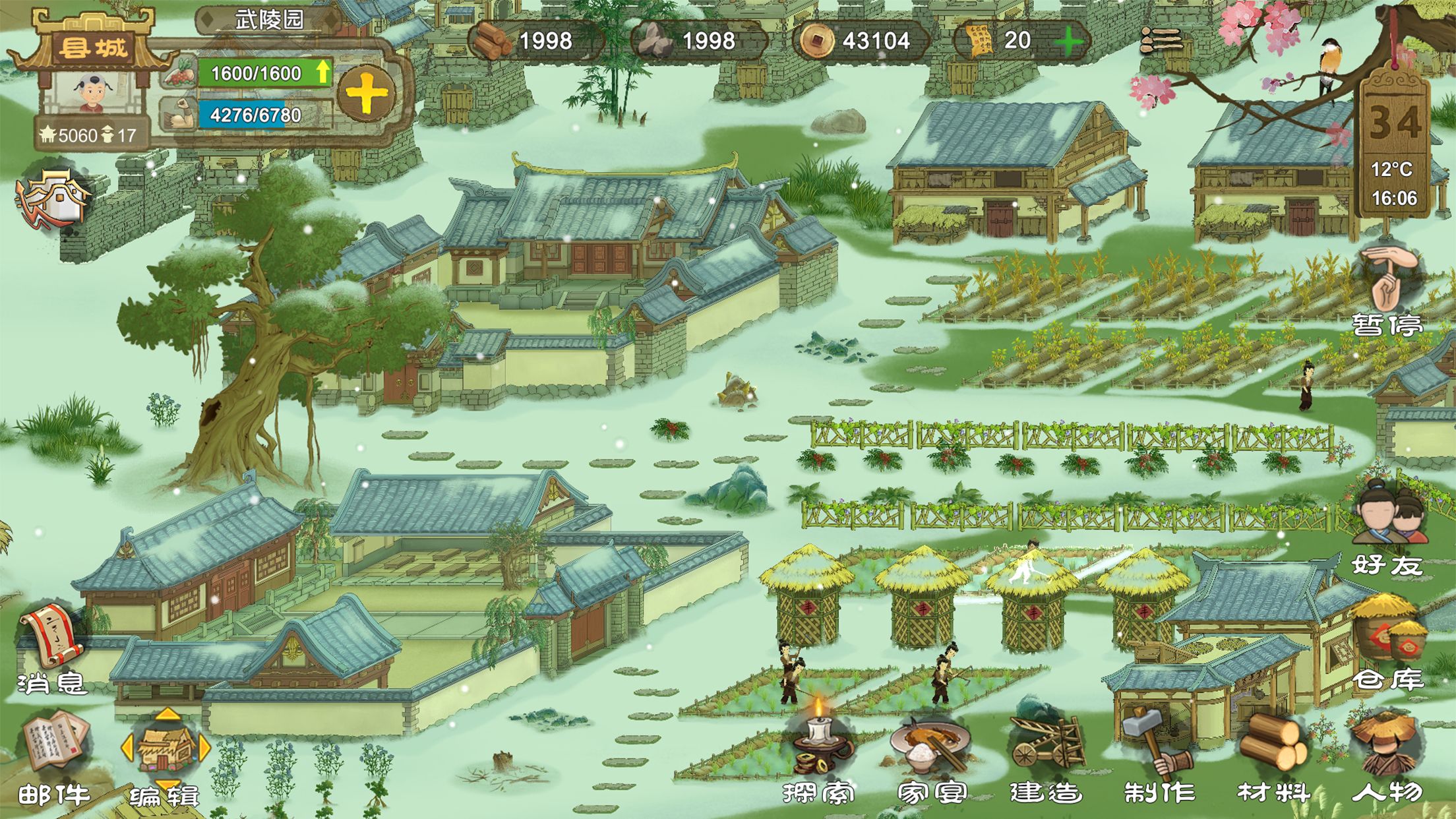Open the player avatar portrait
This screenshot has width=1456, height=819.
[93, 91]
